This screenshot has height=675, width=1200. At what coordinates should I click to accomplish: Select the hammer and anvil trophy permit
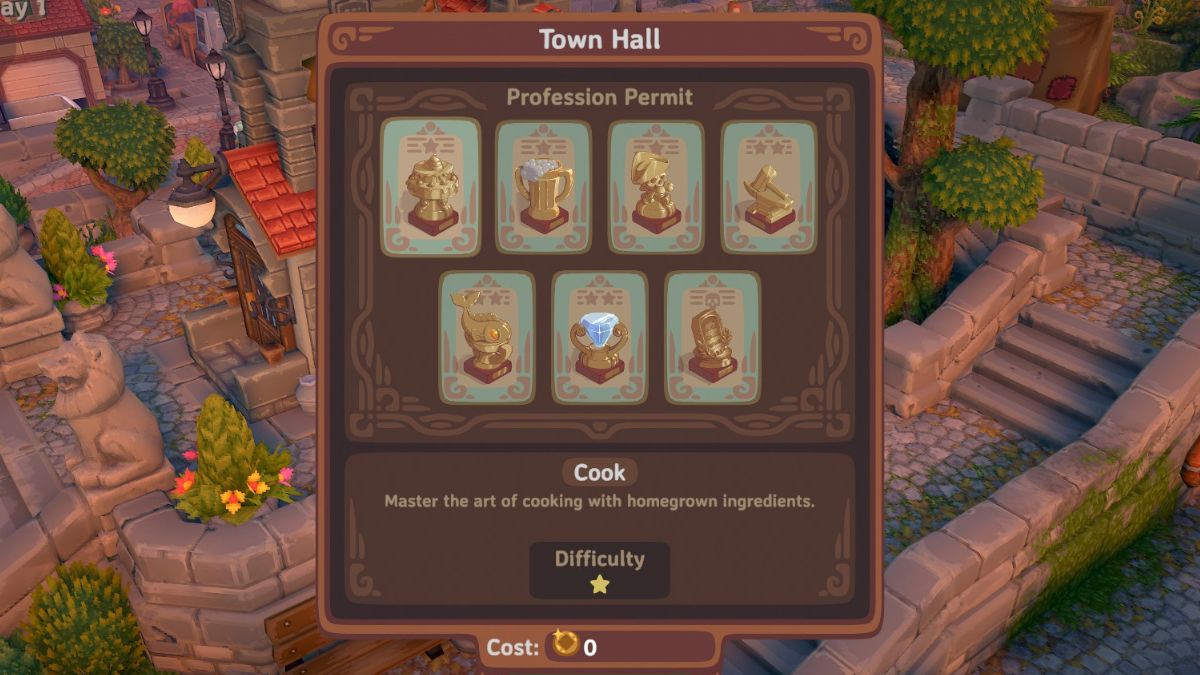768,187
